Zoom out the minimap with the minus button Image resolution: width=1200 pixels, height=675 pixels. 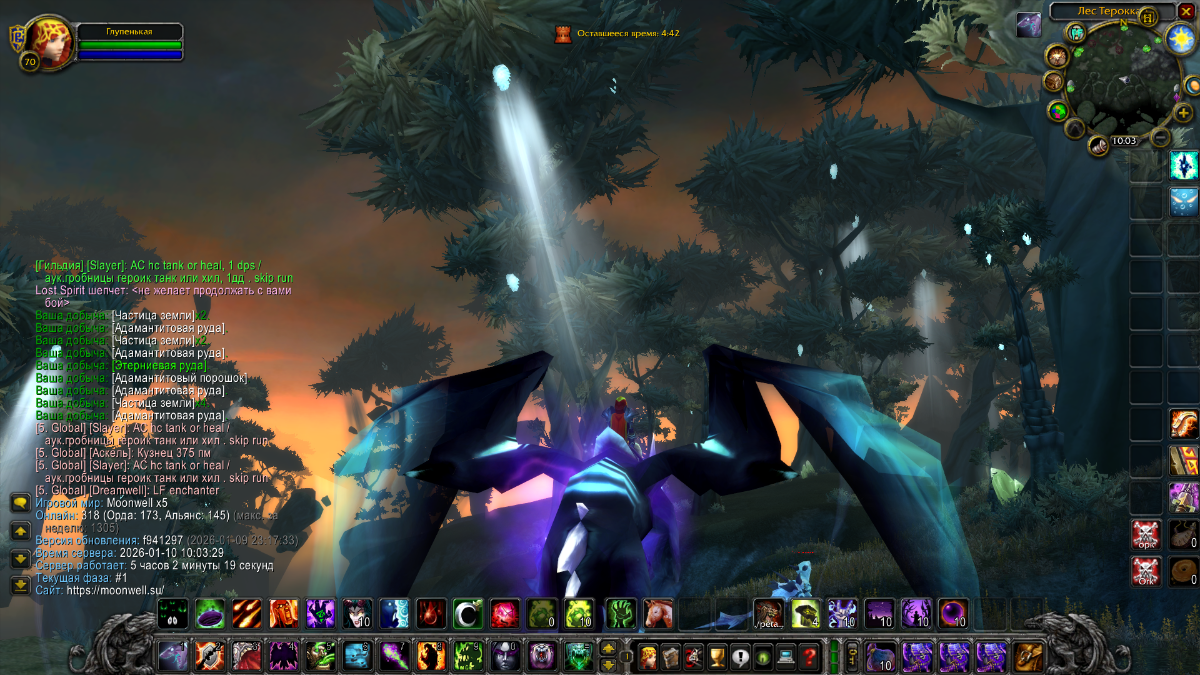click(1160, 136)
